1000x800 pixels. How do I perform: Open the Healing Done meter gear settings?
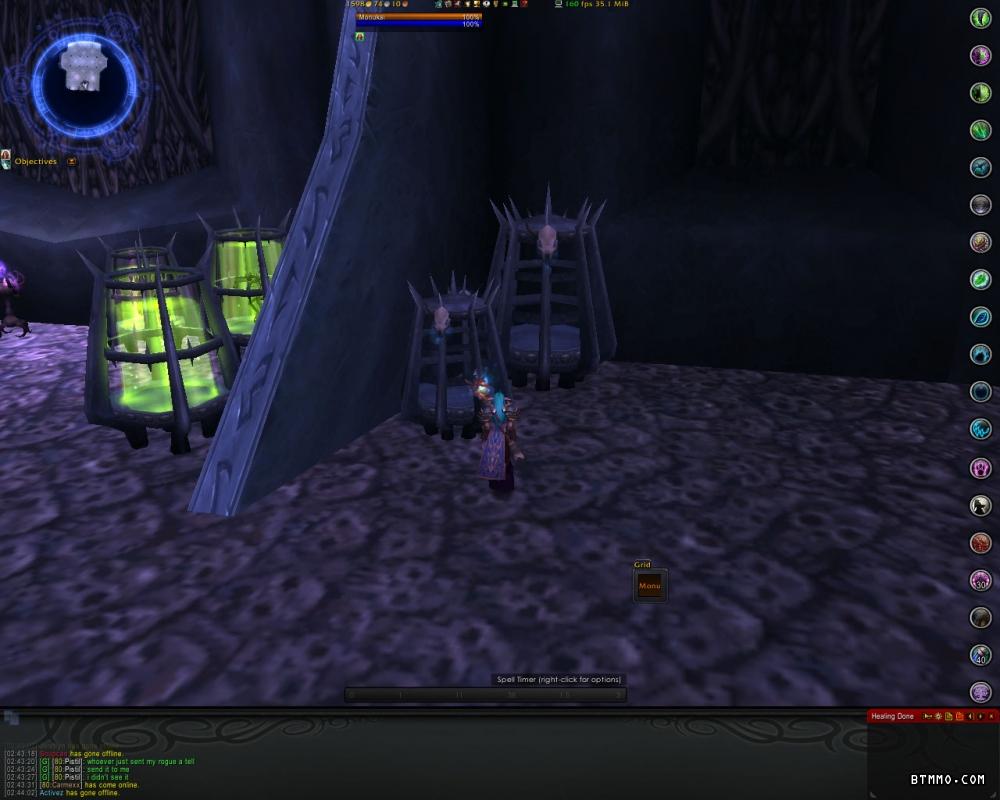(x=937, y=716)
